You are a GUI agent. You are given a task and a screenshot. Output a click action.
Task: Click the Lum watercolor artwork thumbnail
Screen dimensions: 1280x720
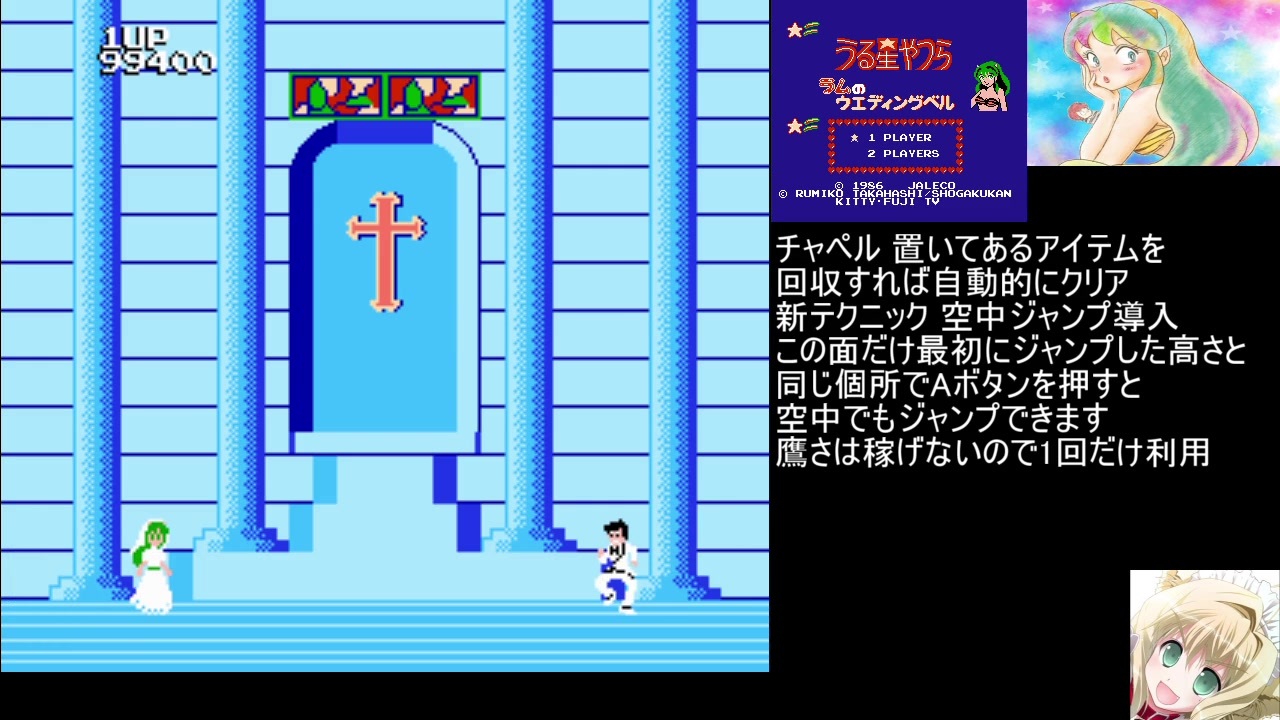(x=1150, y=80)
